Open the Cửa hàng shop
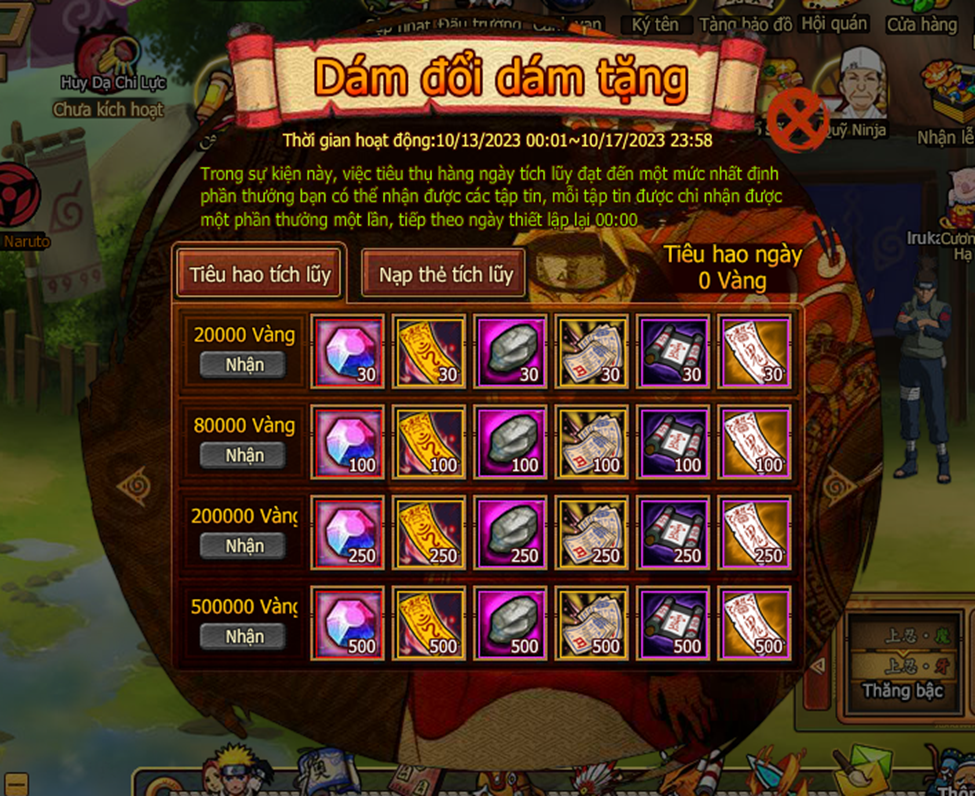Image resolution: width=975 pixels, height=796 pixels. coord(921,22)
